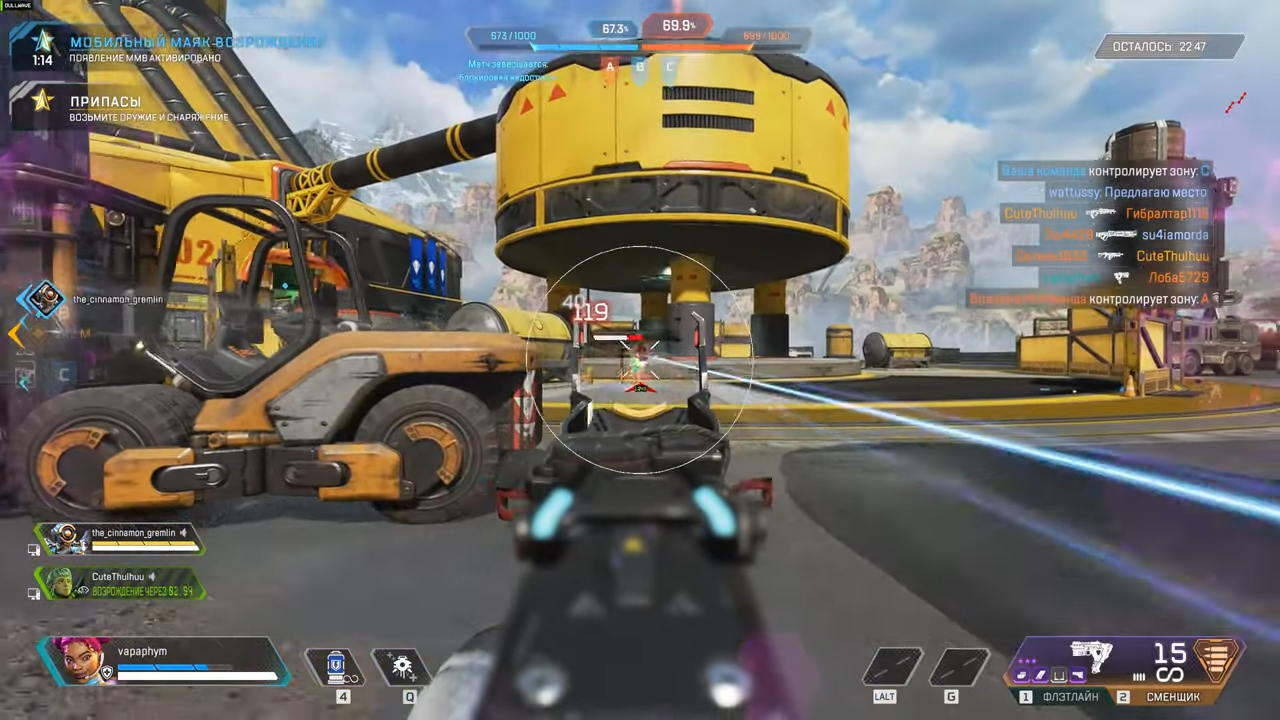Use the shield battery item slot
1280x720 pixels.
pyautogui.click(x=337, y=666)
